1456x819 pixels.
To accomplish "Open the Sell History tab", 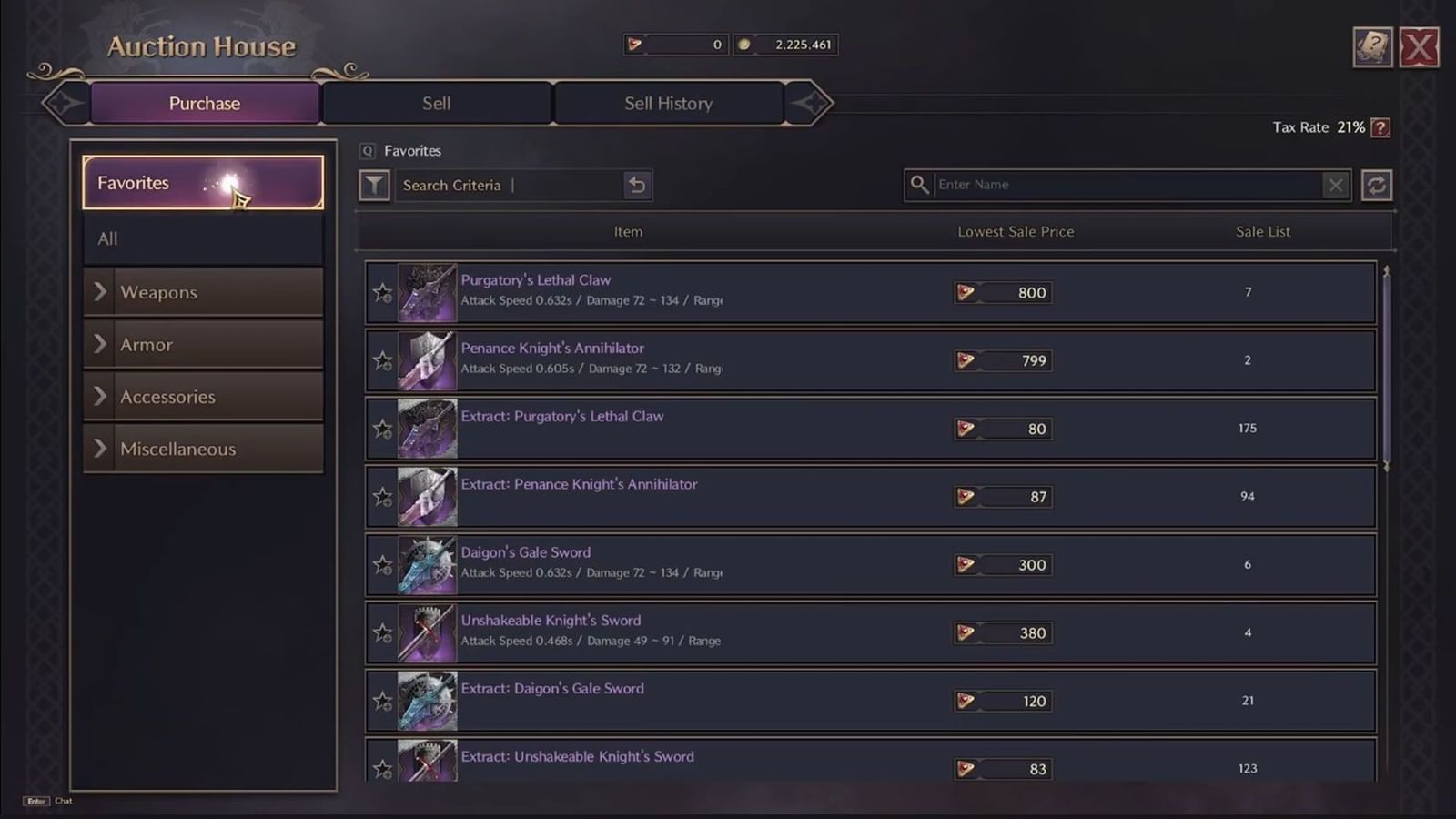I will (668, 103).
